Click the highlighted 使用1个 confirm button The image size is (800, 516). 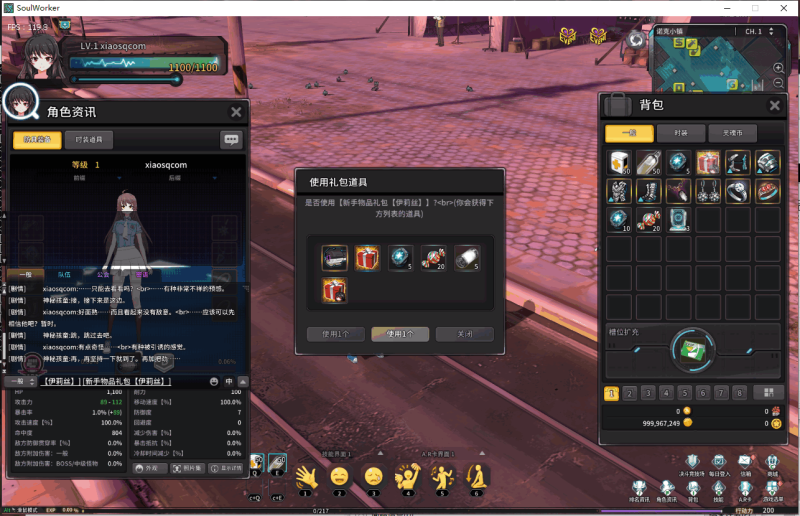pos(393,333)
